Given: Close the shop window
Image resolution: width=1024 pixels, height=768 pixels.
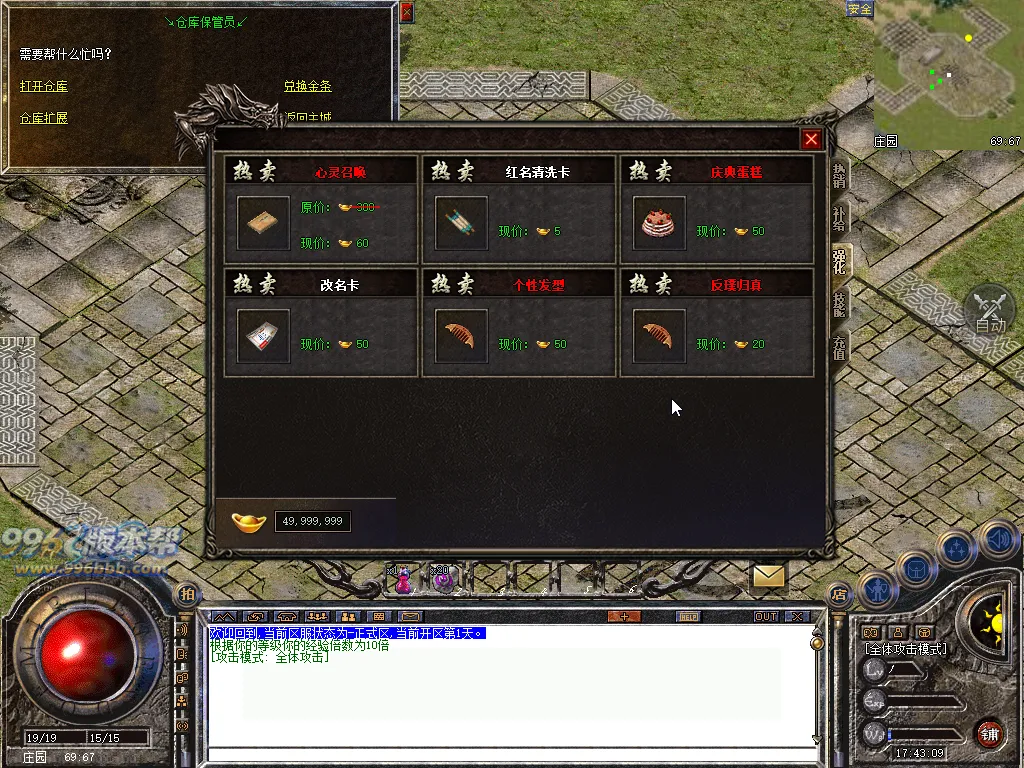Looking at the screenshot, I should [x=811, y=140].
